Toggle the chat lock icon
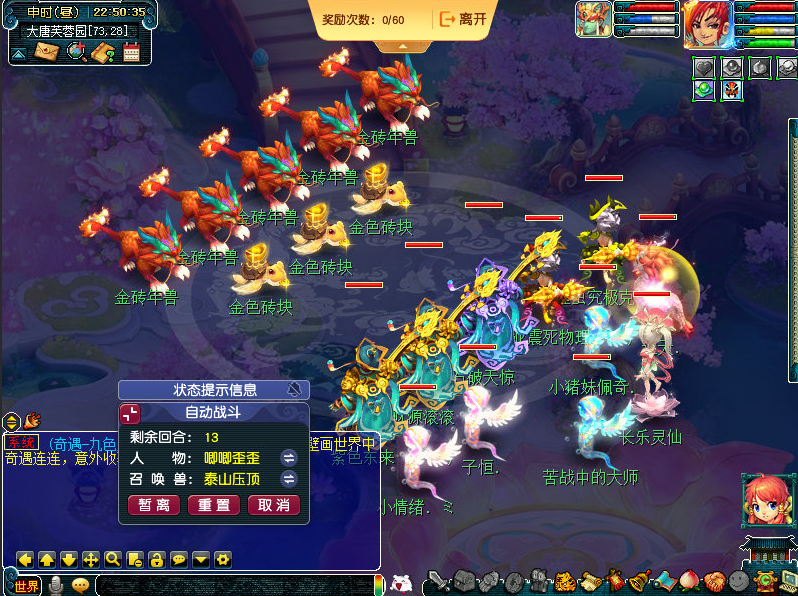This screenshot has height=596, width=798. pos(156,559)
